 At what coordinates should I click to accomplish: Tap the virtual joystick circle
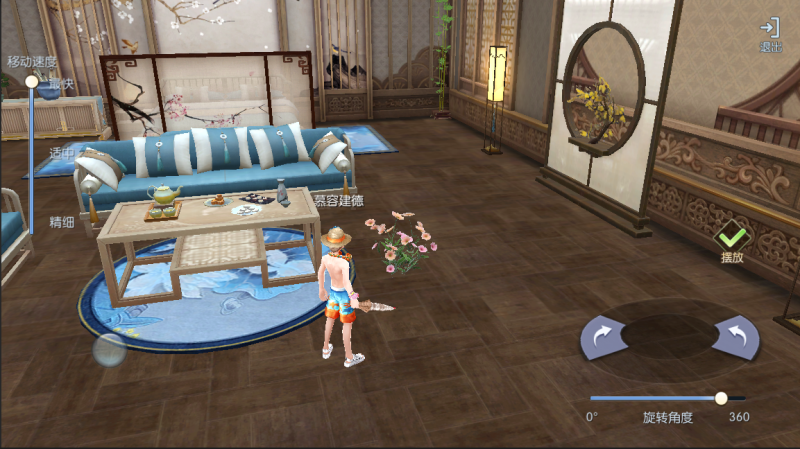[109, 349]
